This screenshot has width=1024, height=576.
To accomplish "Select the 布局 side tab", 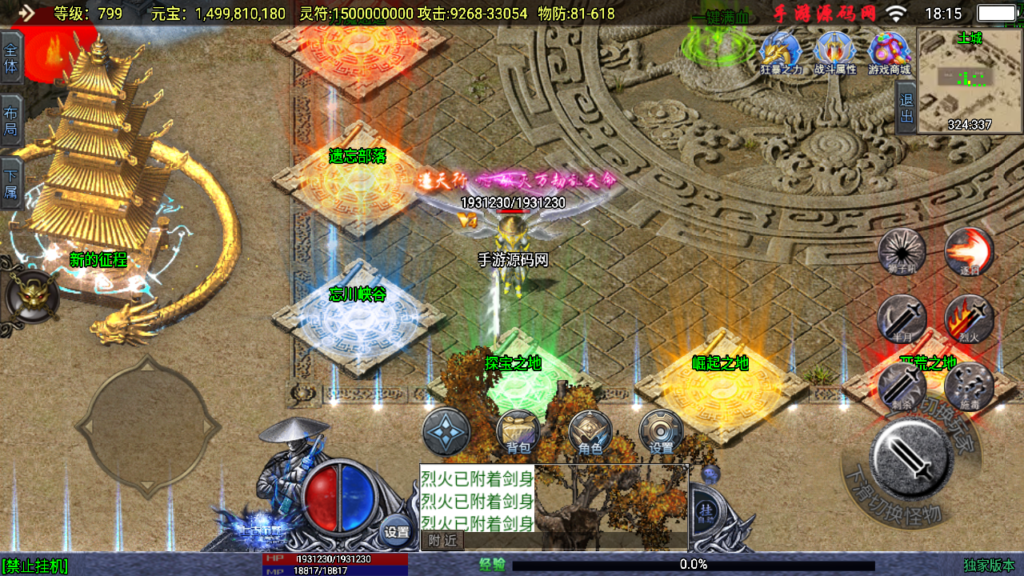I will pos(11,119).
